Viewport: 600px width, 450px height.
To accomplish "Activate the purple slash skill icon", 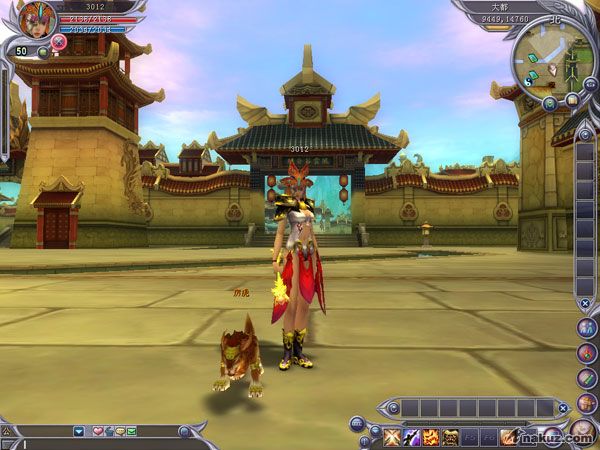I will pyautogui.click(x=410, y=437).
